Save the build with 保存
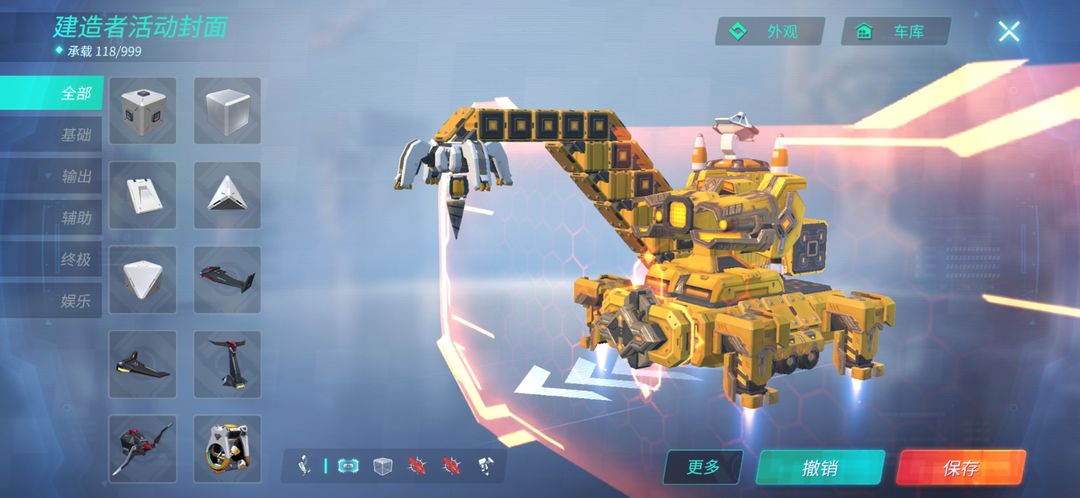This screenshot has height=498, width=1080. 960,468
